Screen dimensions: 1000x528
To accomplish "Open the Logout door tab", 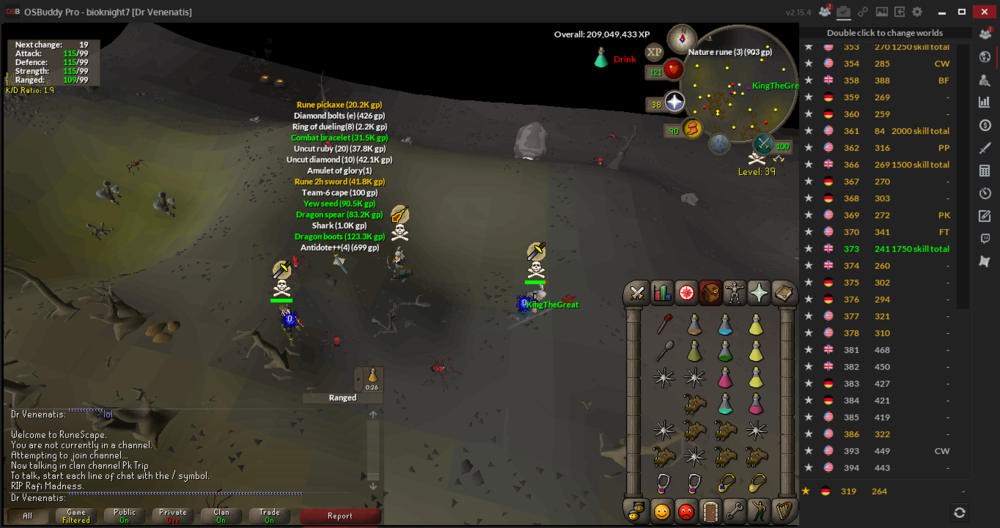I will 710,511.
